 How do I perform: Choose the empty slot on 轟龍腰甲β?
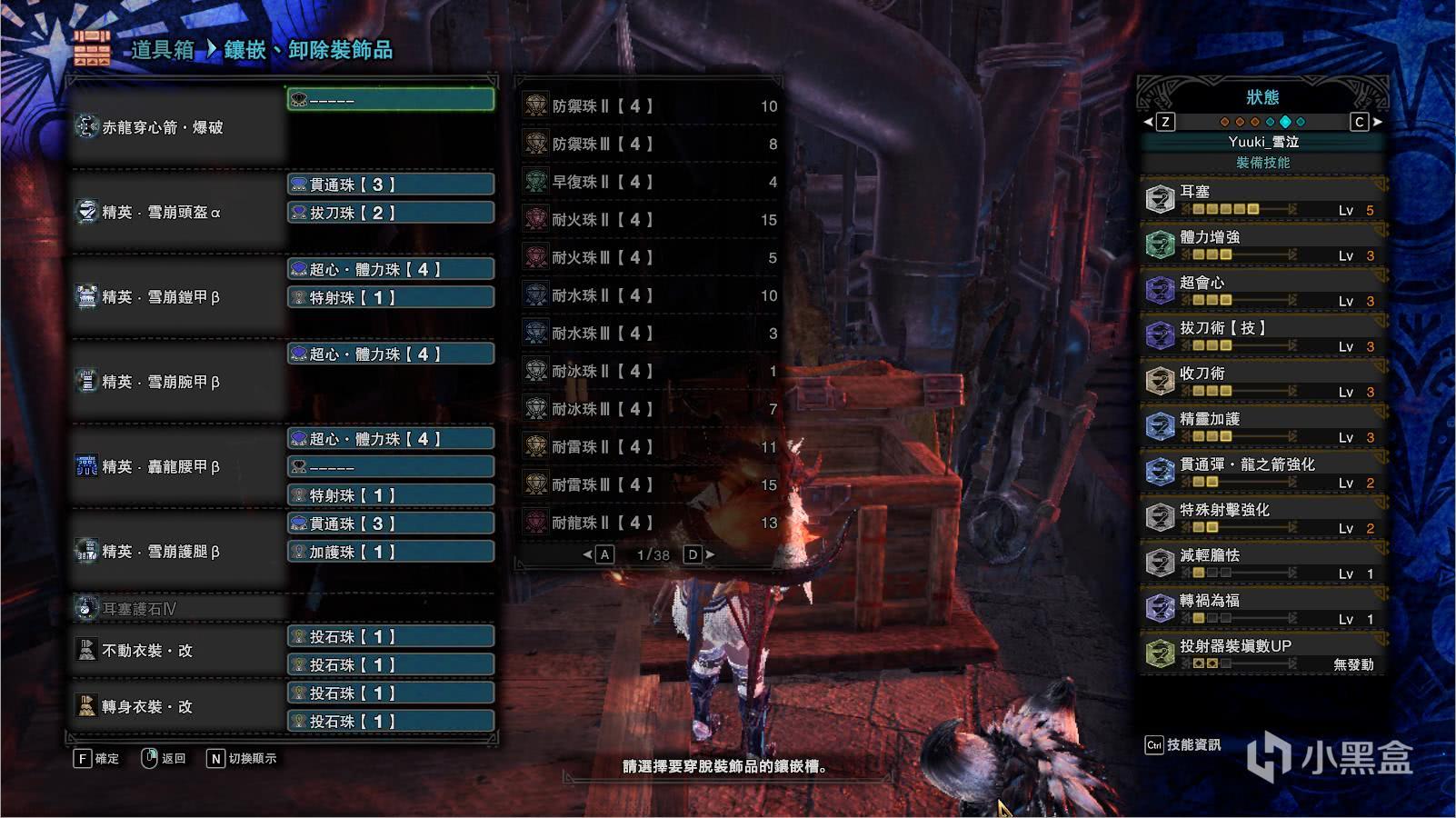click(x=391, y=467)
